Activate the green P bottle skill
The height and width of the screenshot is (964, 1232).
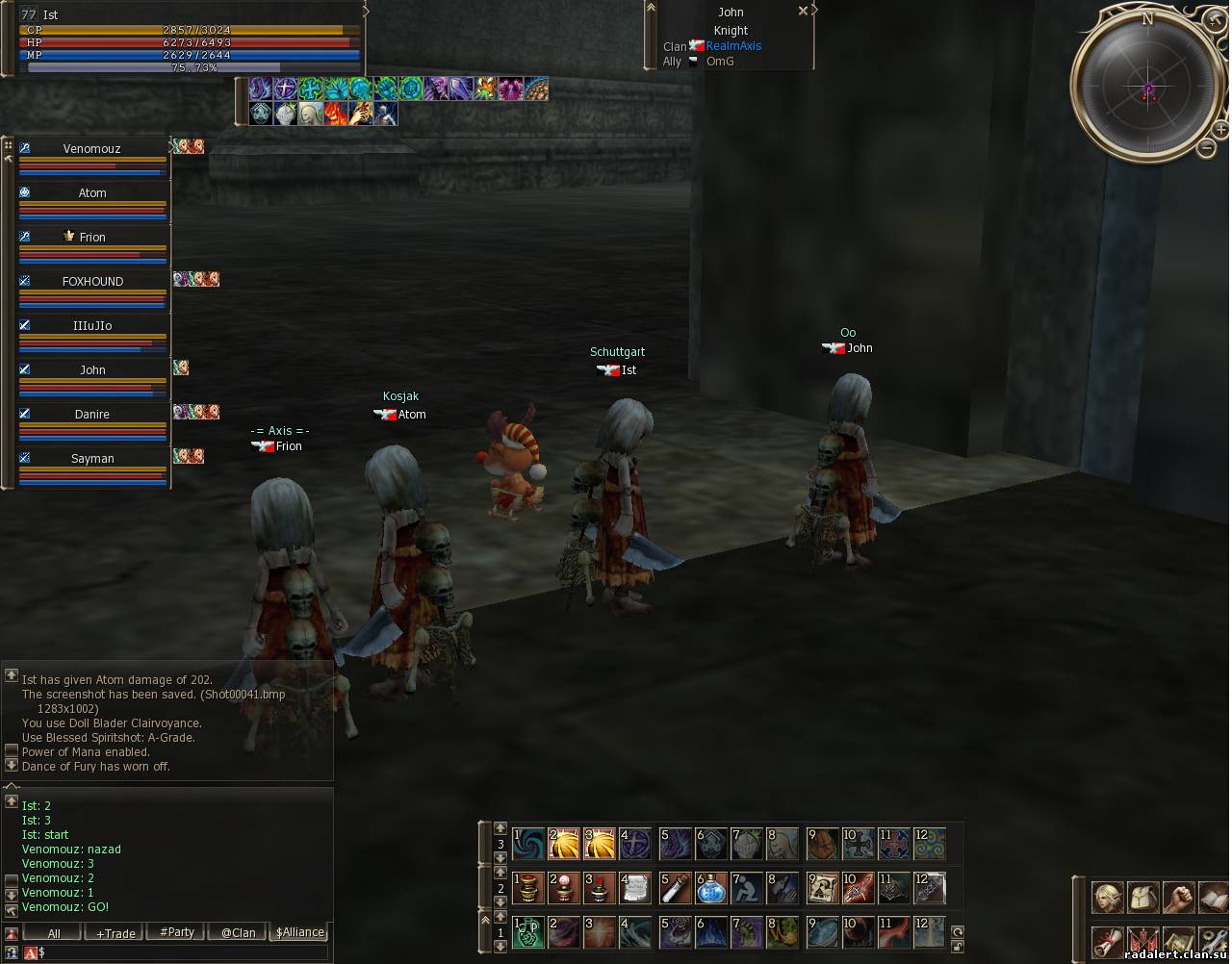tap(527, 932)
